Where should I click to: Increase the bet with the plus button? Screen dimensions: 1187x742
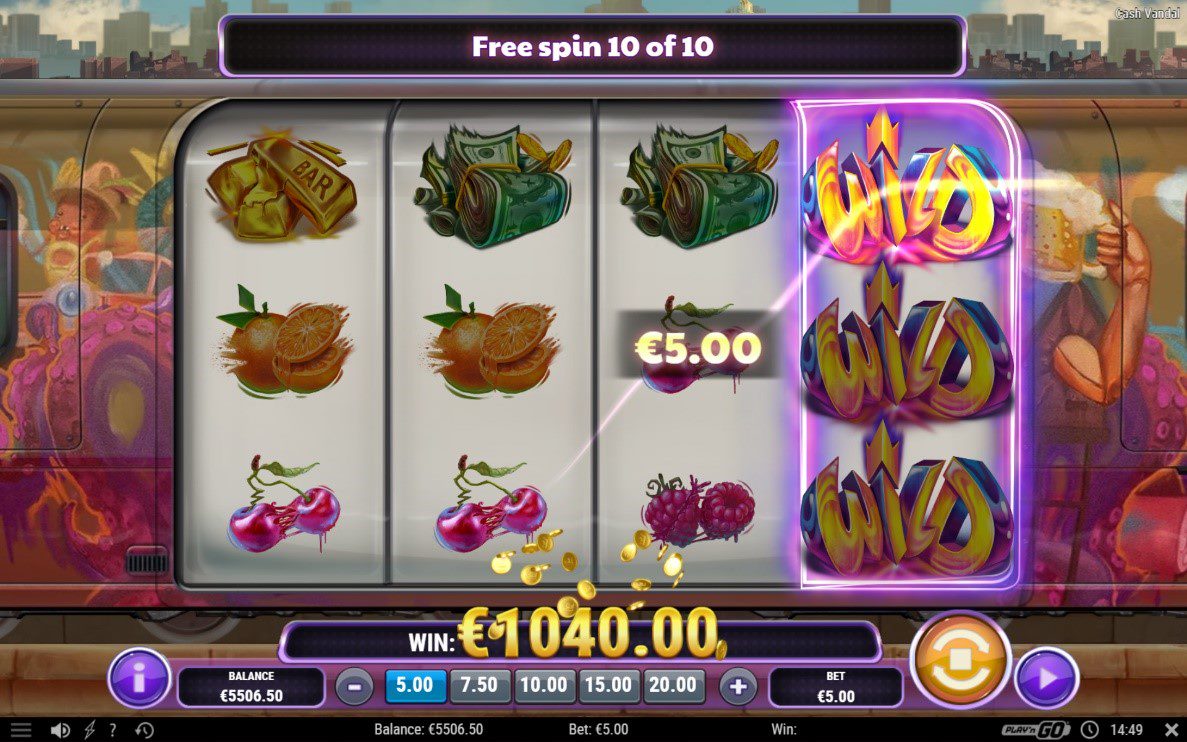(739, 686)
